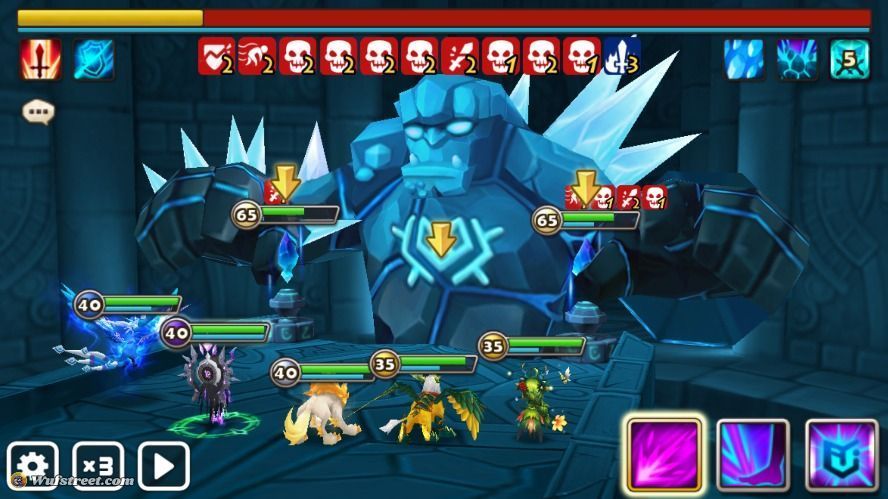This screenshot has width=888, height=499.
Task: Cast the purple slash skill
Action: (x=664, y=455)
